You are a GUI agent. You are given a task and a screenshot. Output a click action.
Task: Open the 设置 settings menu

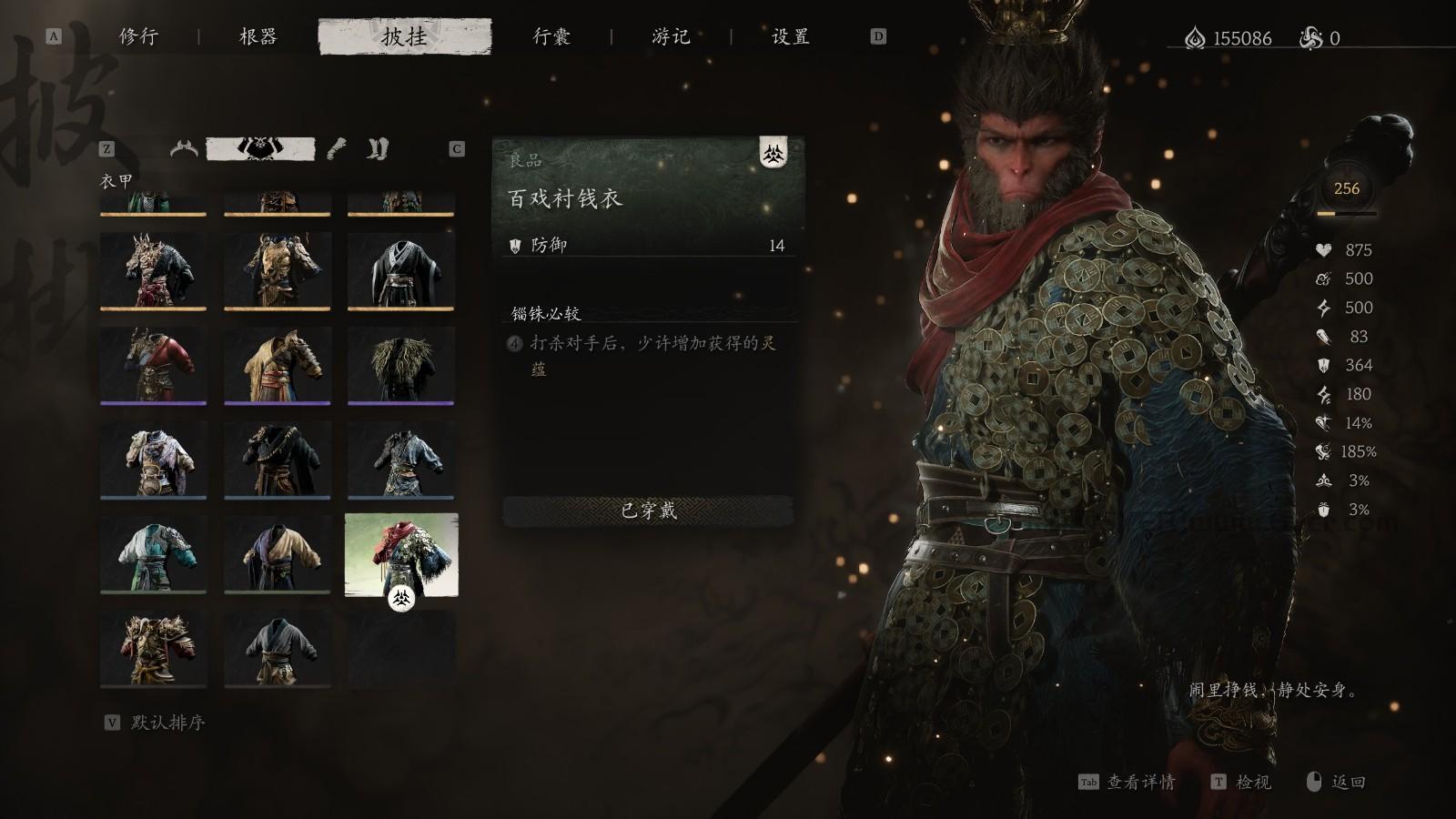point(788,37)
